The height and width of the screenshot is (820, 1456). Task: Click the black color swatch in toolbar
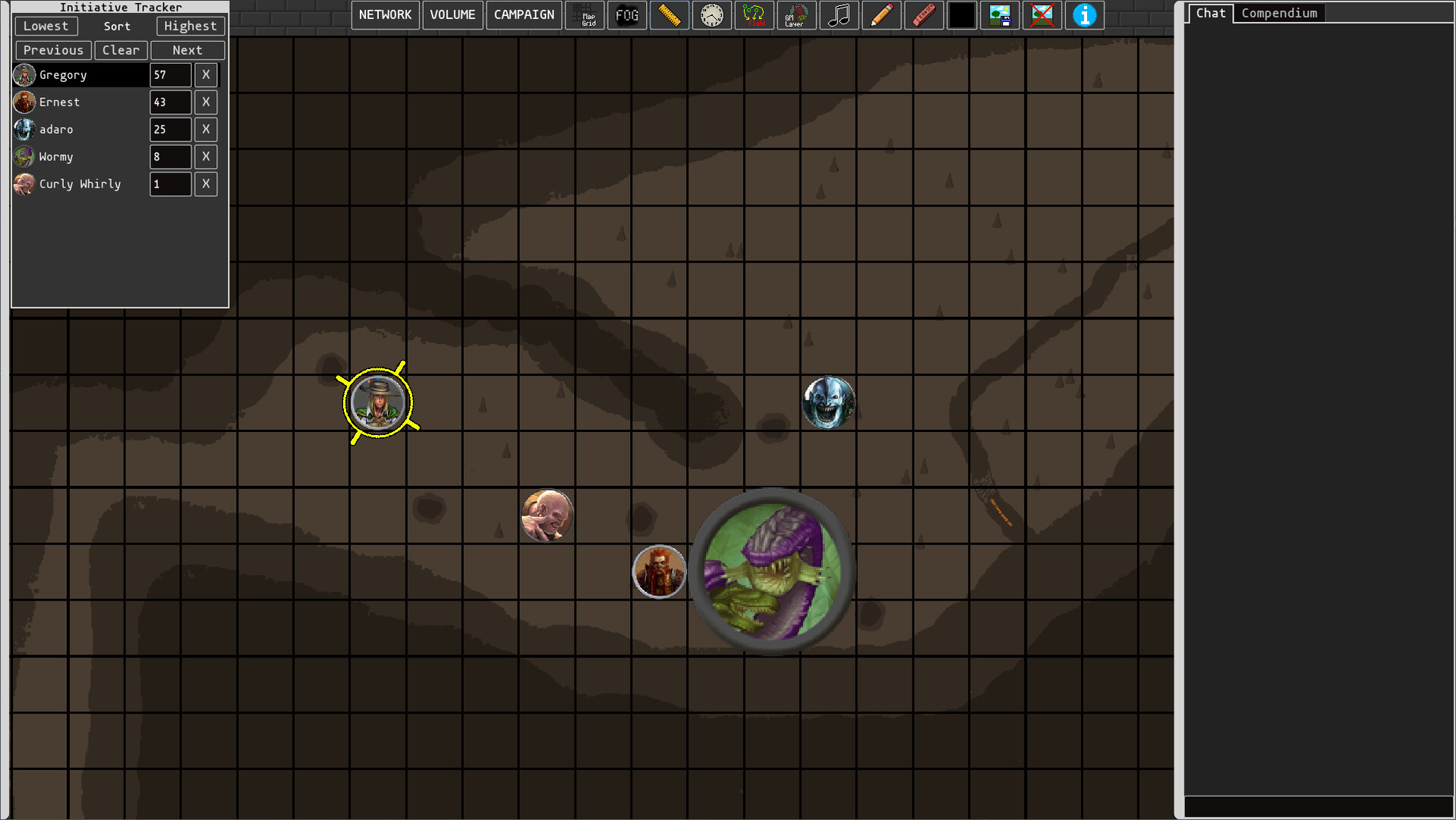[x=962, y=15]
